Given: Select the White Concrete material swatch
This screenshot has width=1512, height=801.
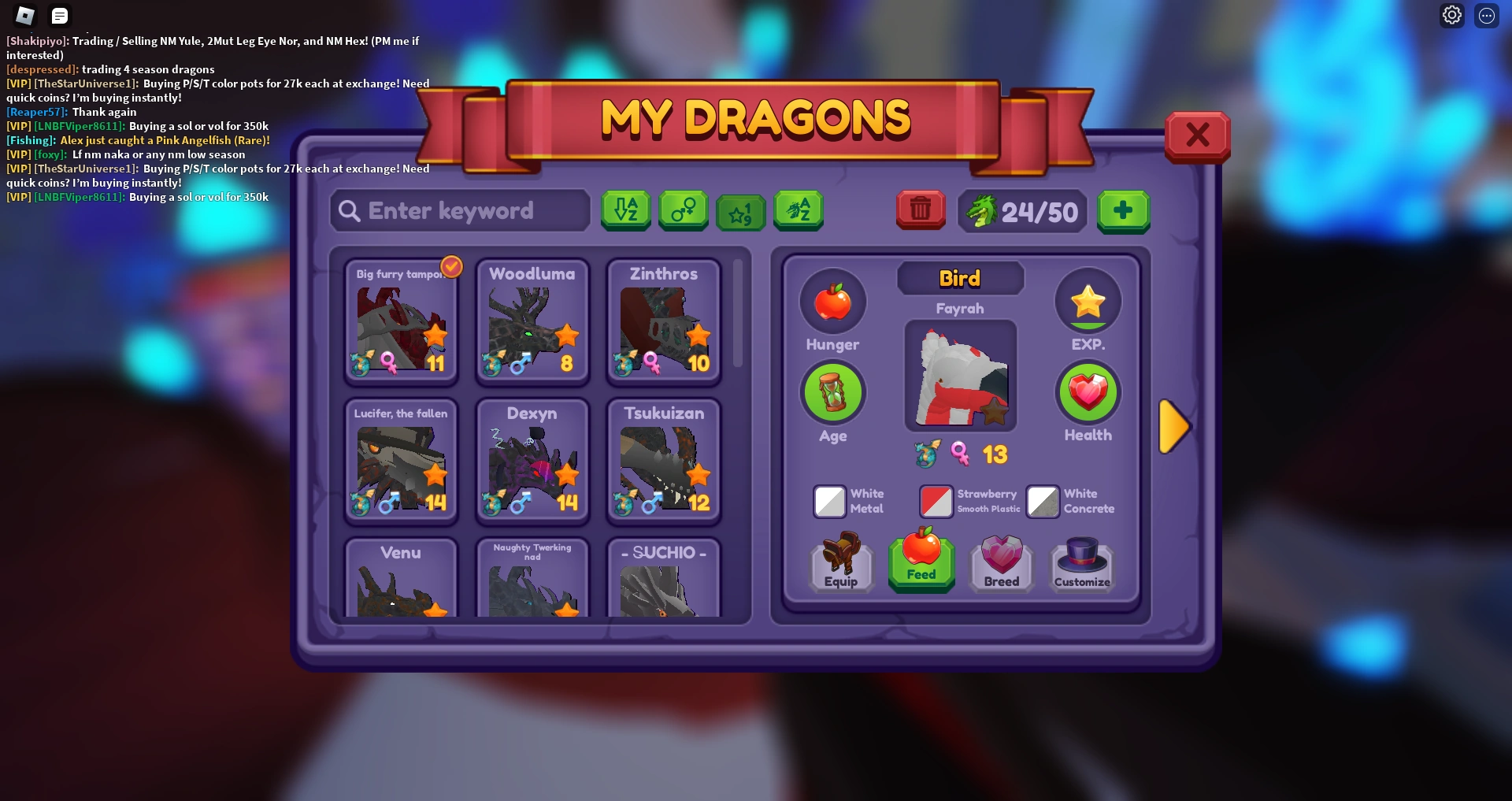Looking at the screenshot, I should coord(1042,502).
